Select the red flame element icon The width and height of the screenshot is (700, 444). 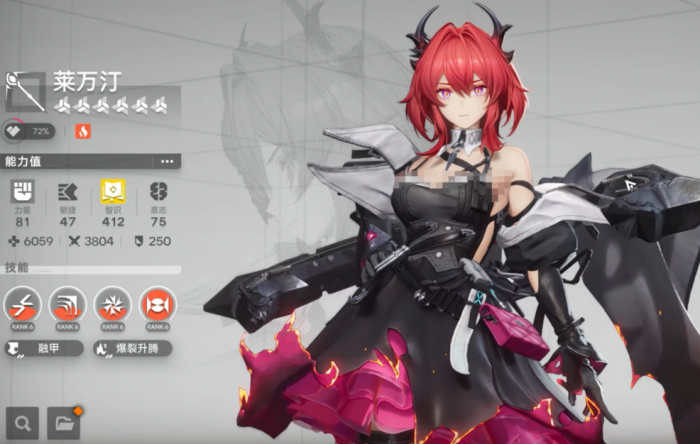[82, 132]
